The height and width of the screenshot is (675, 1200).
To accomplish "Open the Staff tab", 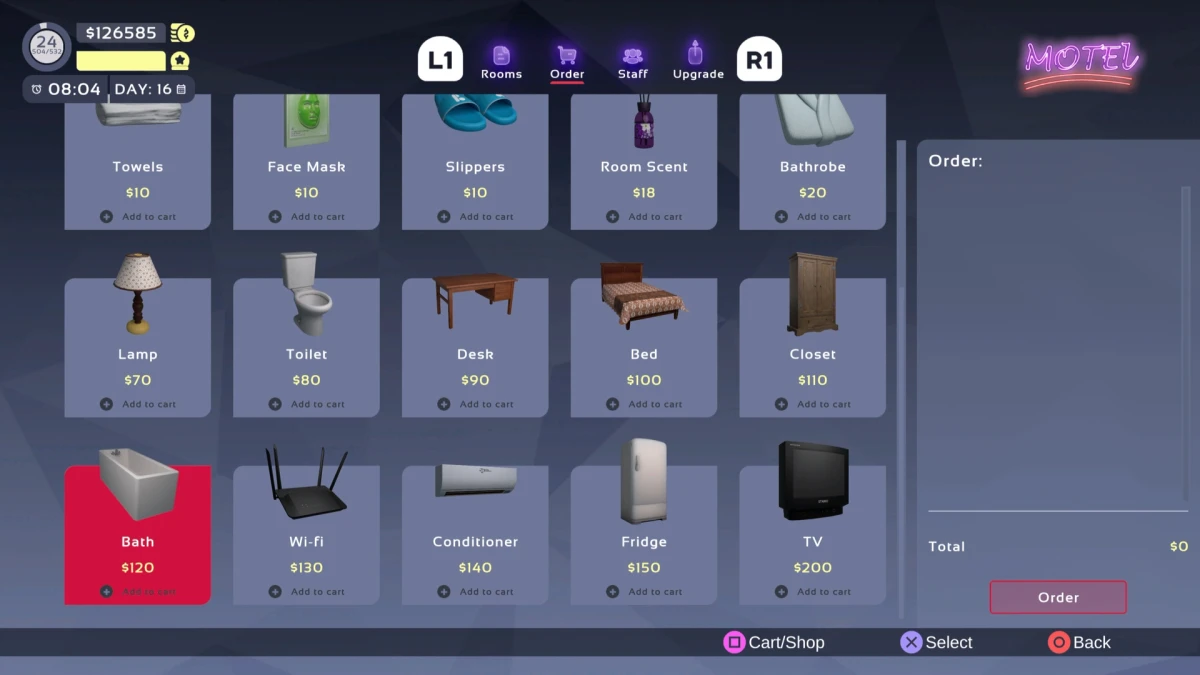I will (632, 61).
